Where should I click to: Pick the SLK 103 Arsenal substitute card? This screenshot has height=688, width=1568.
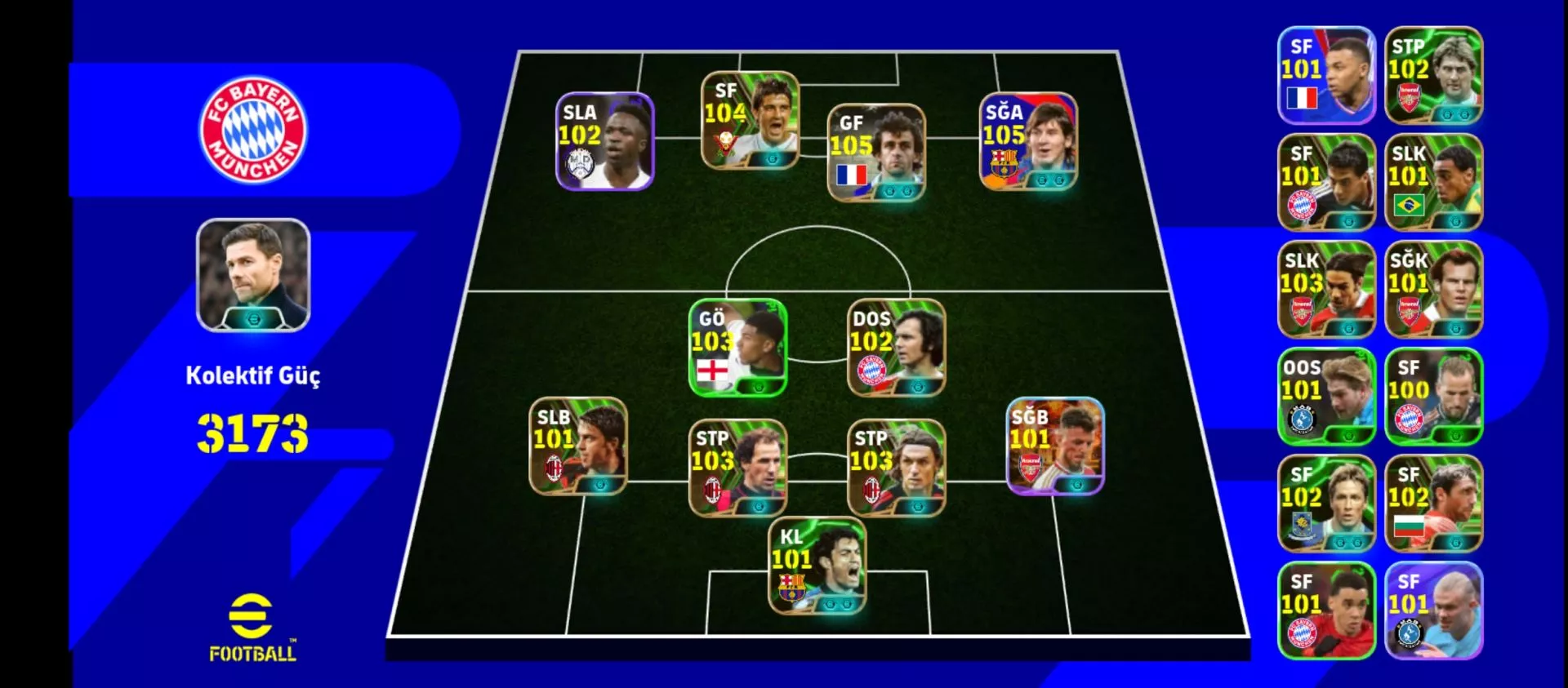(1326, 290)
